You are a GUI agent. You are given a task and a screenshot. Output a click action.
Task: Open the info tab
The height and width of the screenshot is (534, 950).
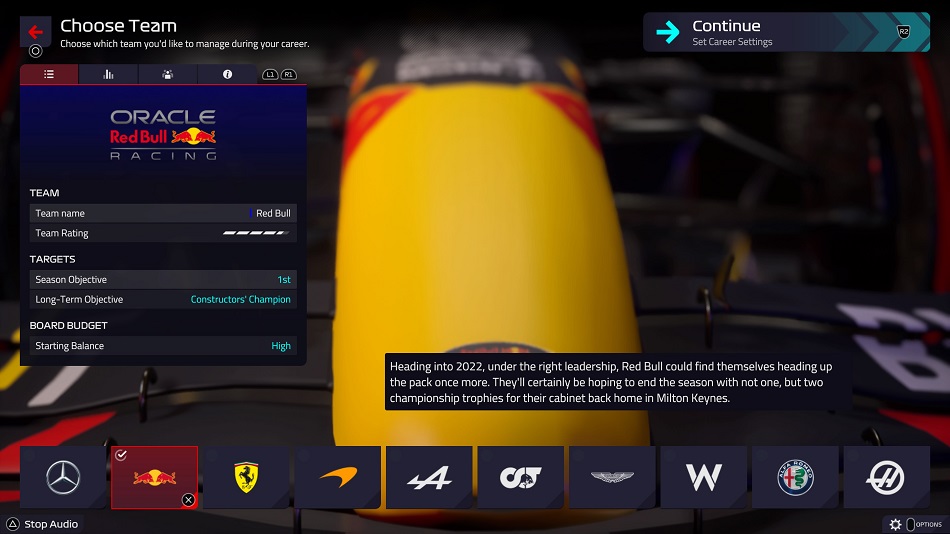tap(227, 75)
